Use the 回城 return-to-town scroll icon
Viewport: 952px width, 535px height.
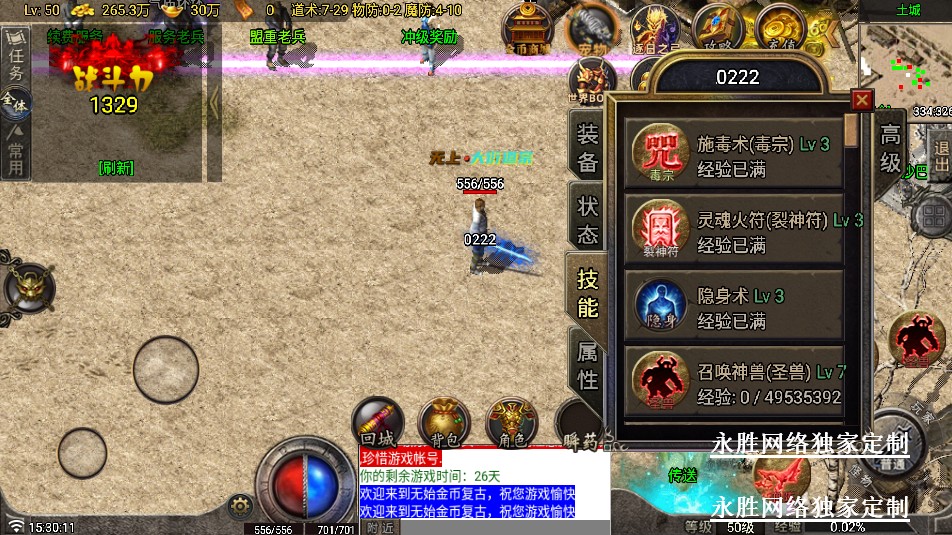[378, 422]
